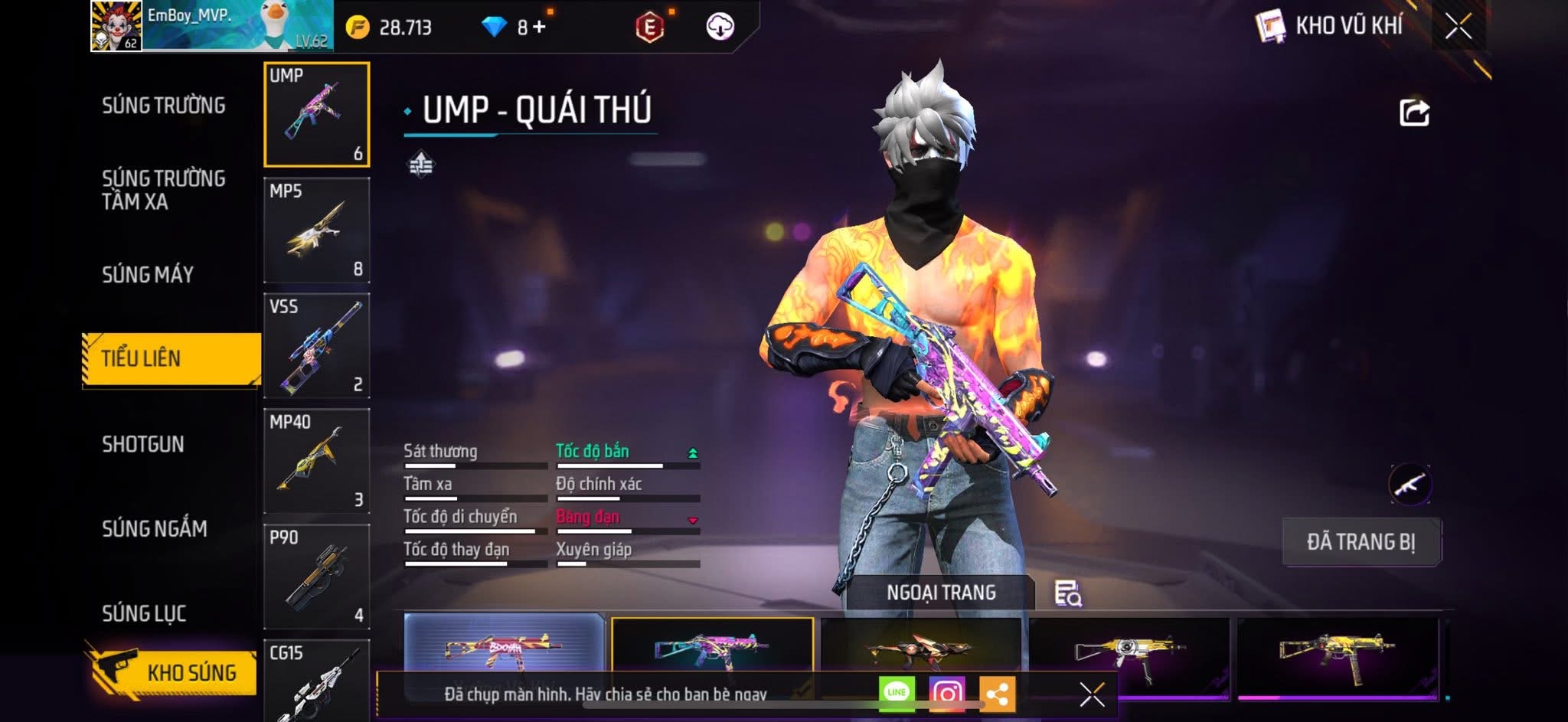Add more diamonds with the plus button
The height and width of the screenshot is (722, 1568).
[539, 28]
